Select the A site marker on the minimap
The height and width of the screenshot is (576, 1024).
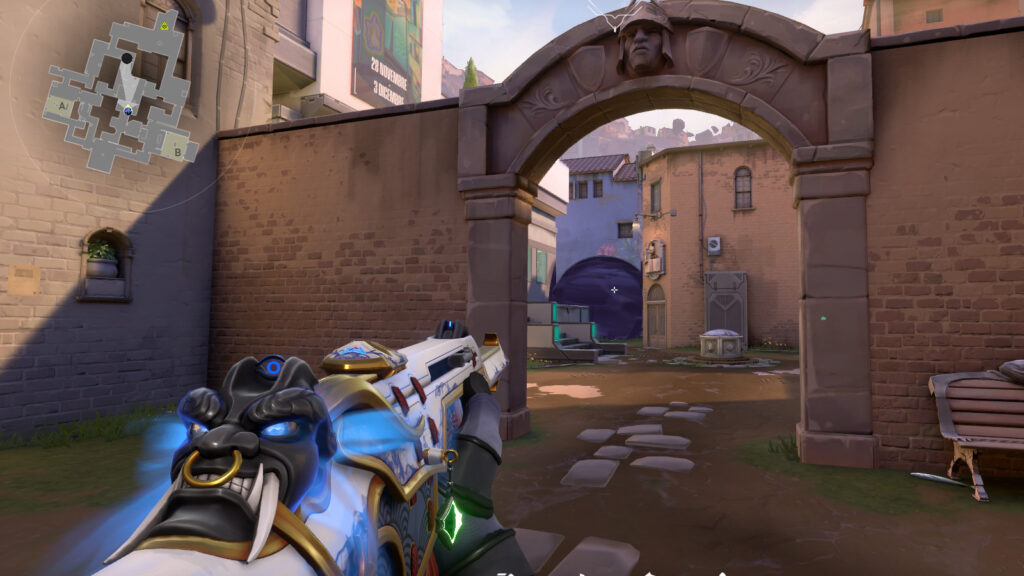63,104
